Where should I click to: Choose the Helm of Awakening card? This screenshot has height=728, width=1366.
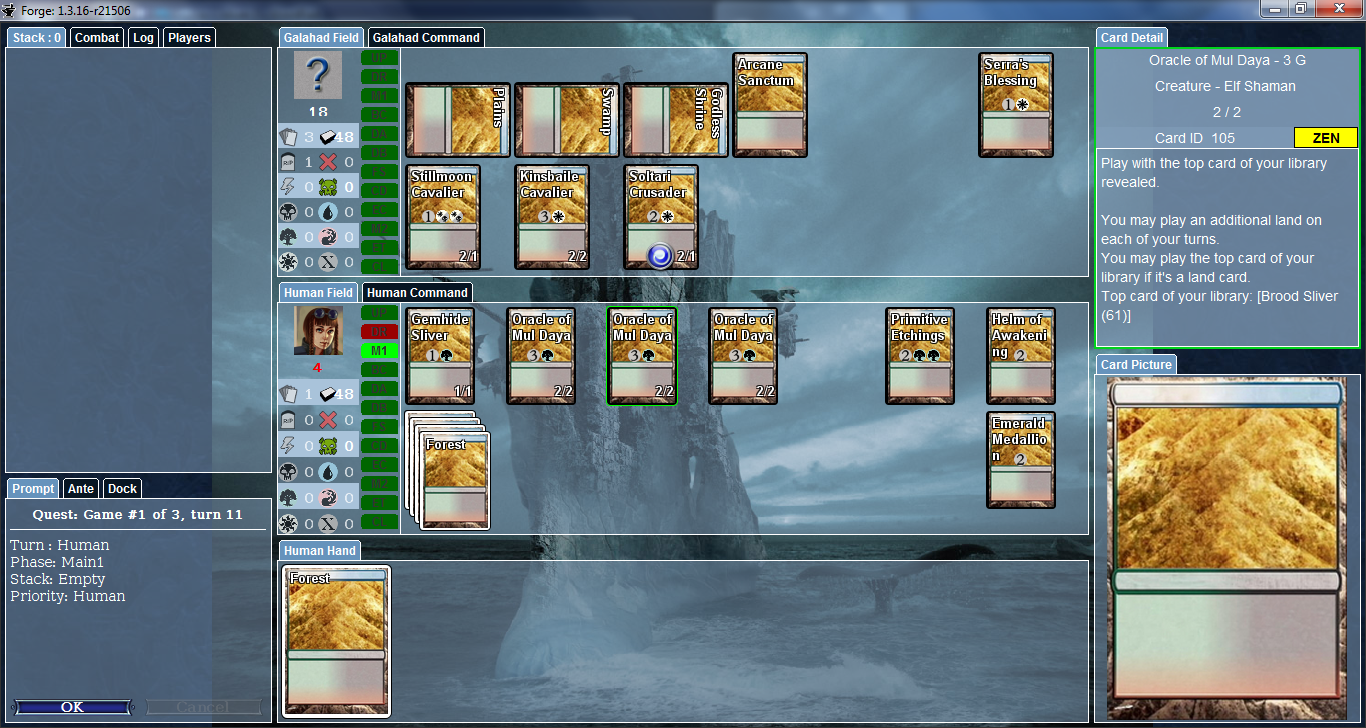[1020, 355]
